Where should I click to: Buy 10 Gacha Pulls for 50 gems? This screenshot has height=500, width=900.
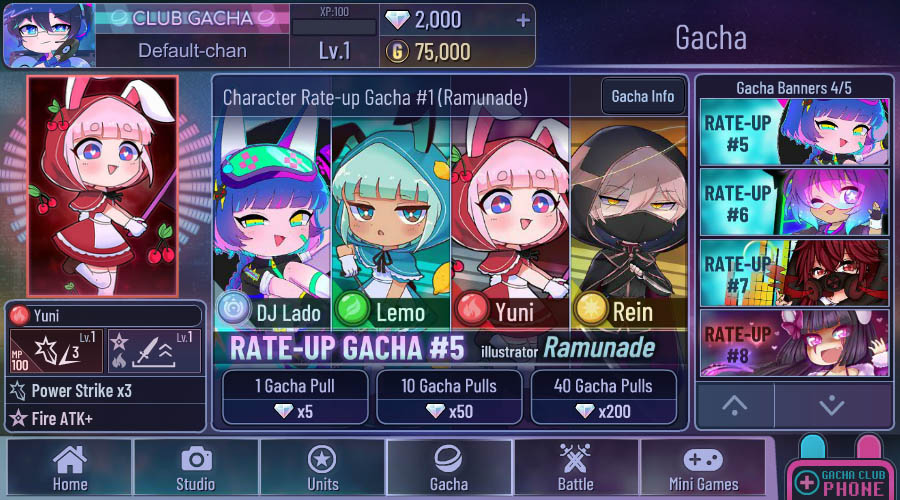[x=449, y=397]
